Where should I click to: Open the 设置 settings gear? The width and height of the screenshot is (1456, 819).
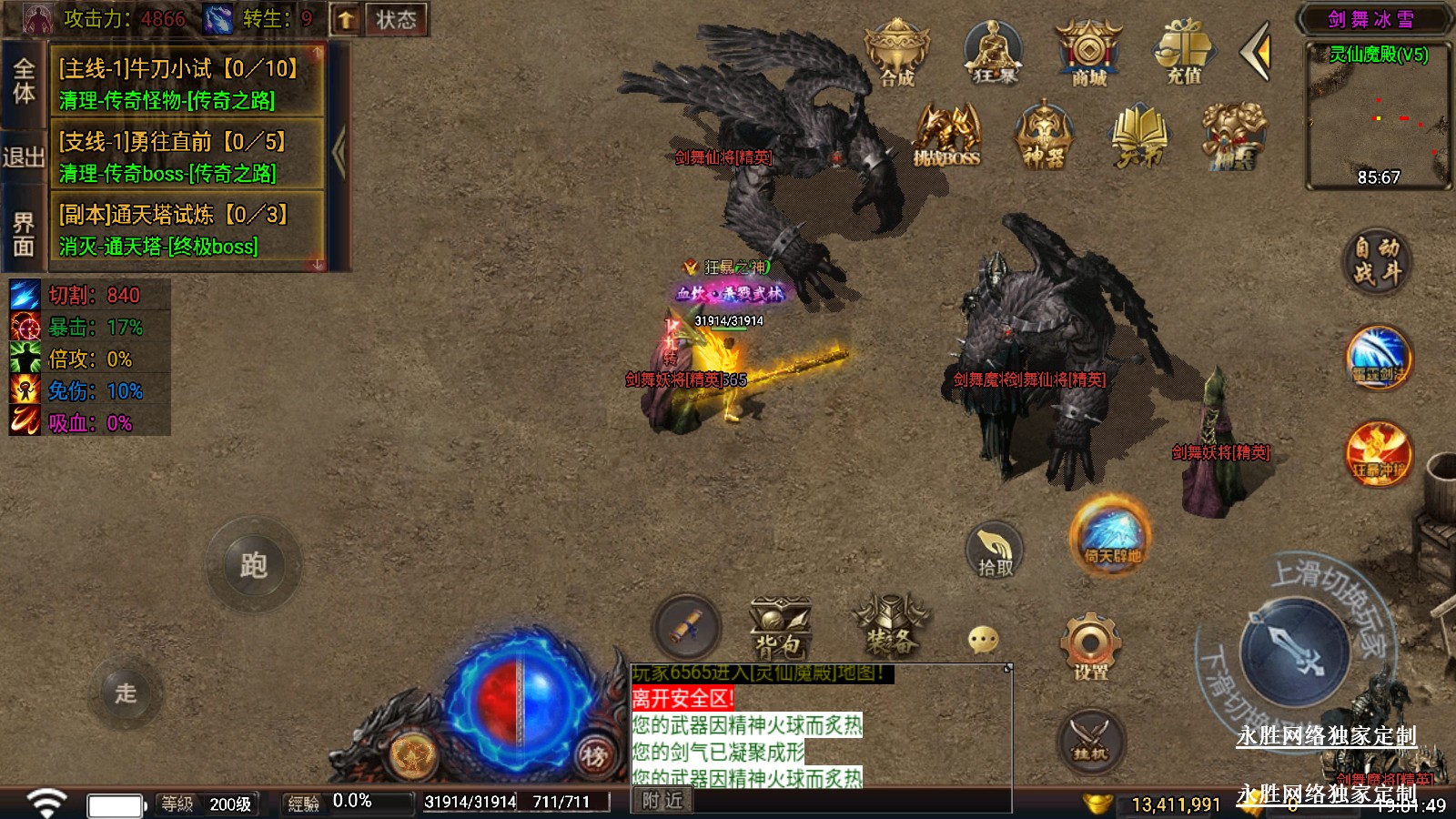tap(1090, 647)
